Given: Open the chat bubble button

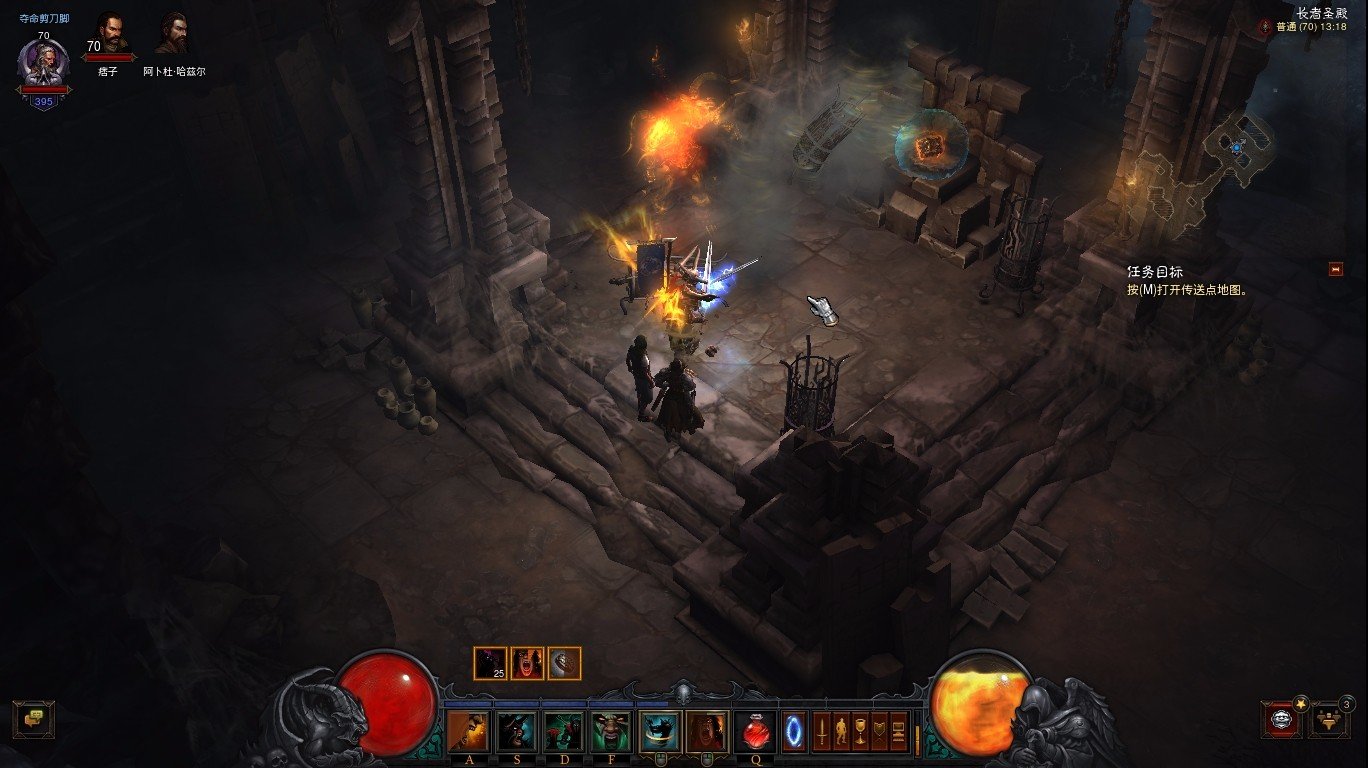Looking at the screenshot, I should pyautogui.click(x=33, y=718).
